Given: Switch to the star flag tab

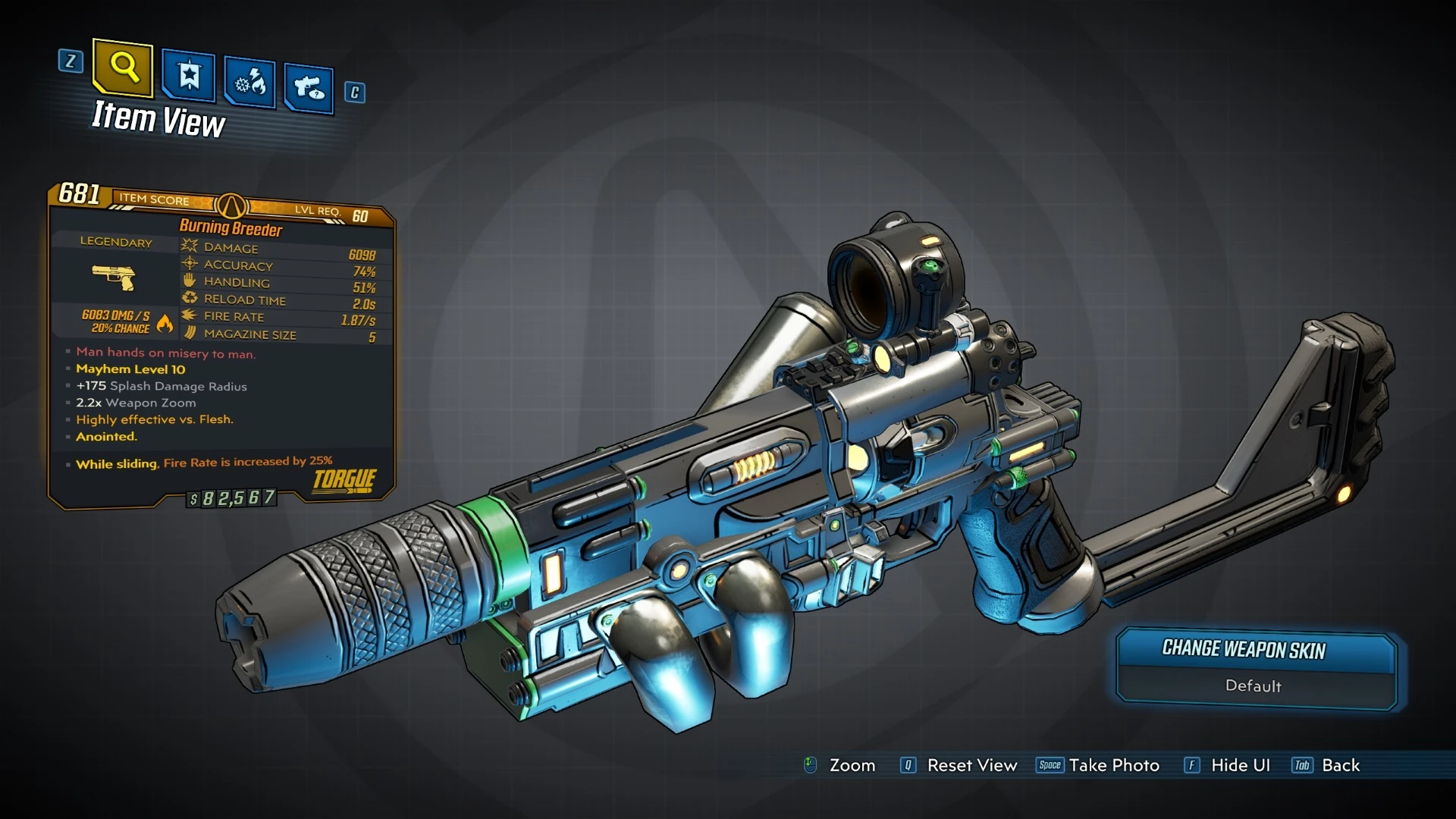Looking at the screenshot, I should coord(189,76).
